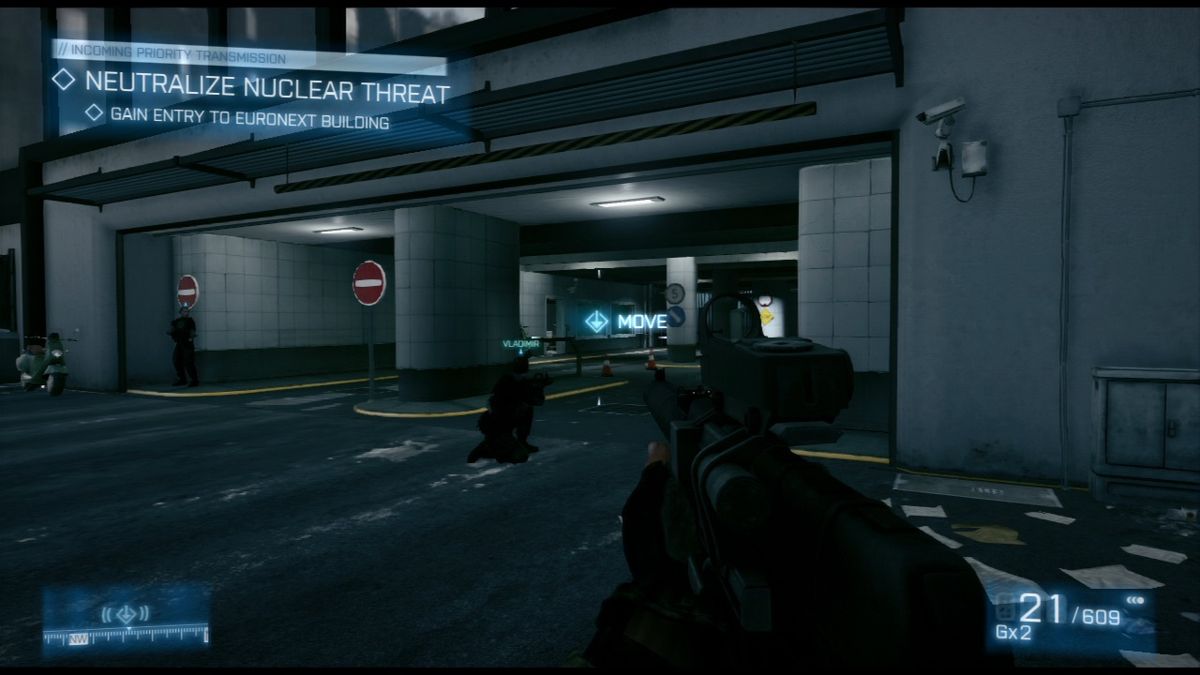Click the grenade count indicator
Viewport: 1200px width, 675px height.
(x=1014, y=632)
